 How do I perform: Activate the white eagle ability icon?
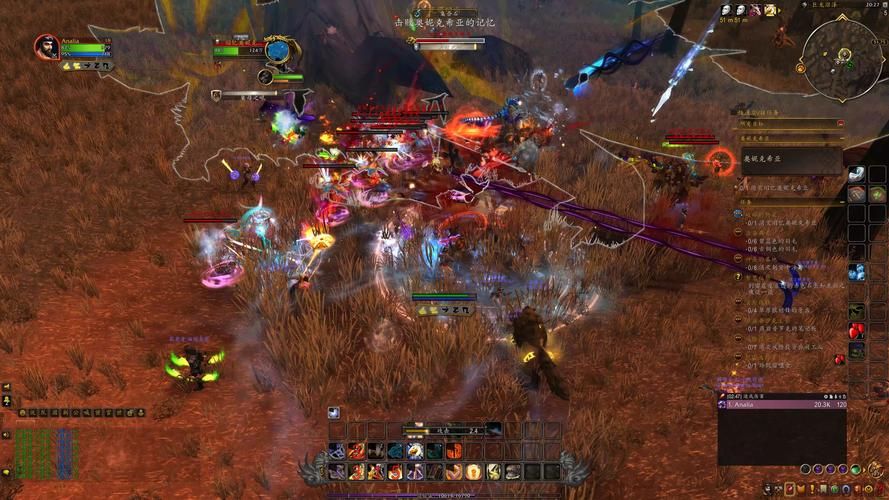(414, 451)
